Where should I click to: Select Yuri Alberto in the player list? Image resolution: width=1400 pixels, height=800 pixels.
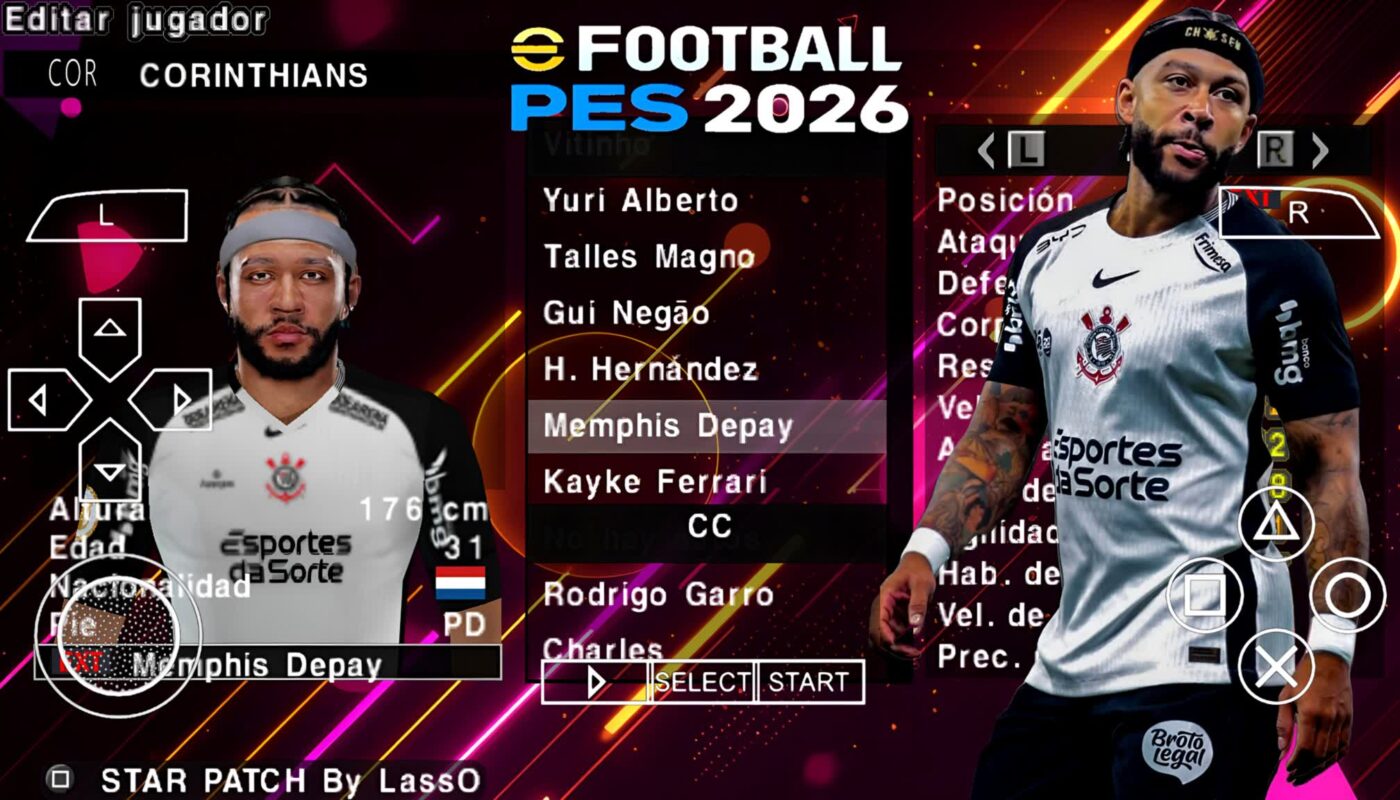coord(640,200)
